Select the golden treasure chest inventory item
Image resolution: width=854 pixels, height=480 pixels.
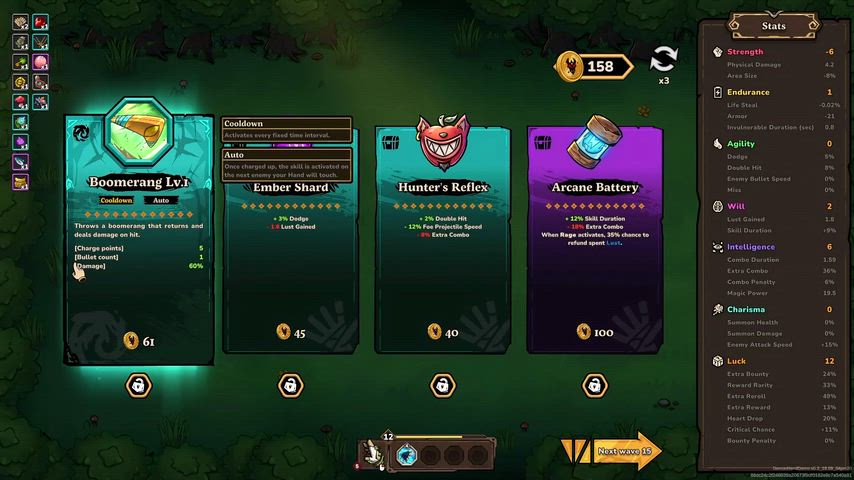(x=20, y=182)
